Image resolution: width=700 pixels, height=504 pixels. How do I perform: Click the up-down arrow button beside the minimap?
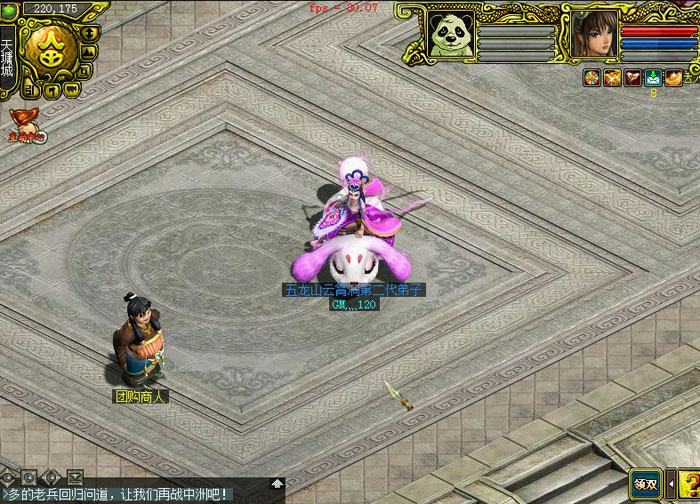pyautogui.click(x=90, y=33)
